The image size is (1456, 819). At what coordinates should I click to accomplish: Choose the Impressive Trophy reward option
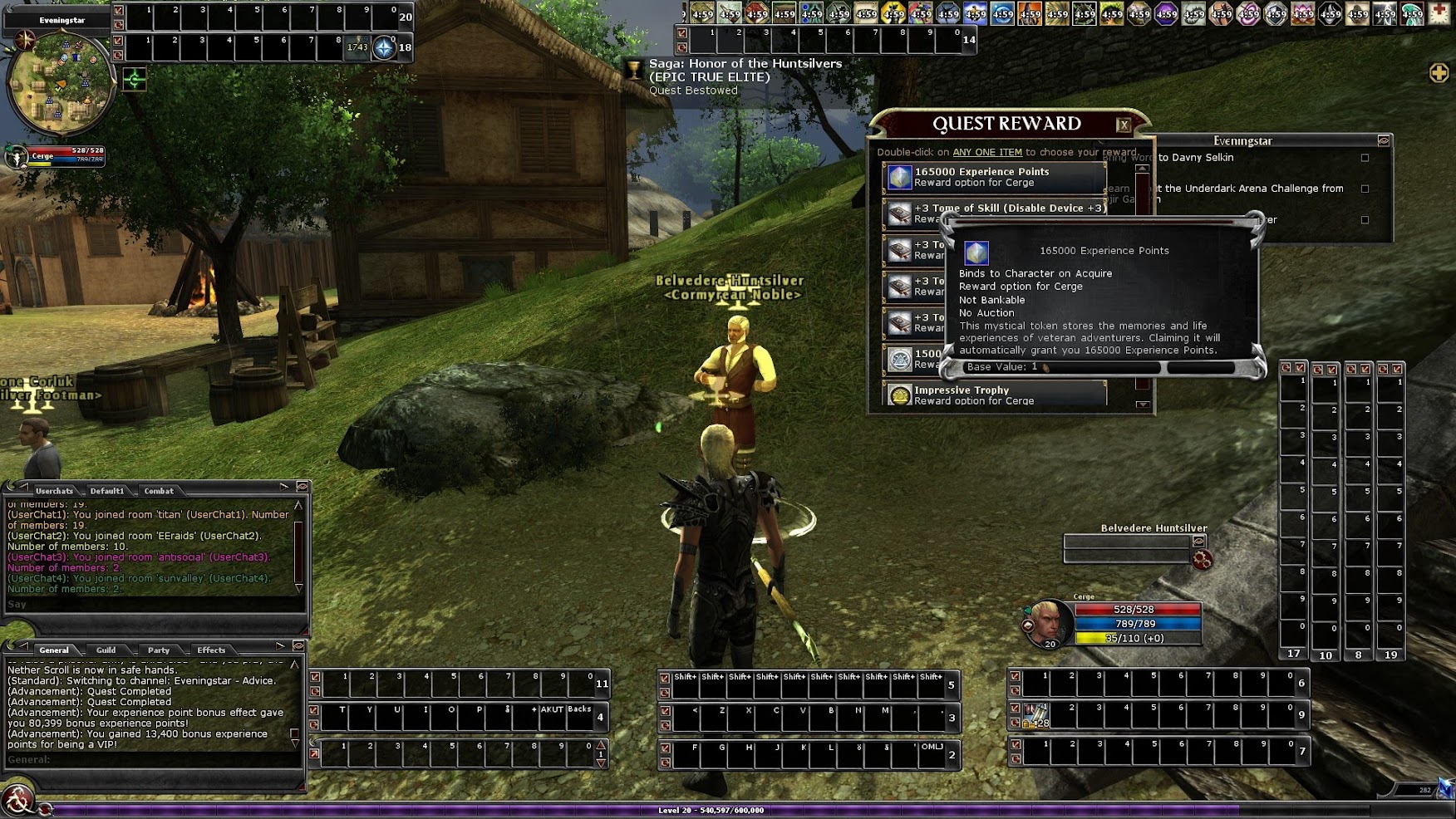(x=994, y=395)
